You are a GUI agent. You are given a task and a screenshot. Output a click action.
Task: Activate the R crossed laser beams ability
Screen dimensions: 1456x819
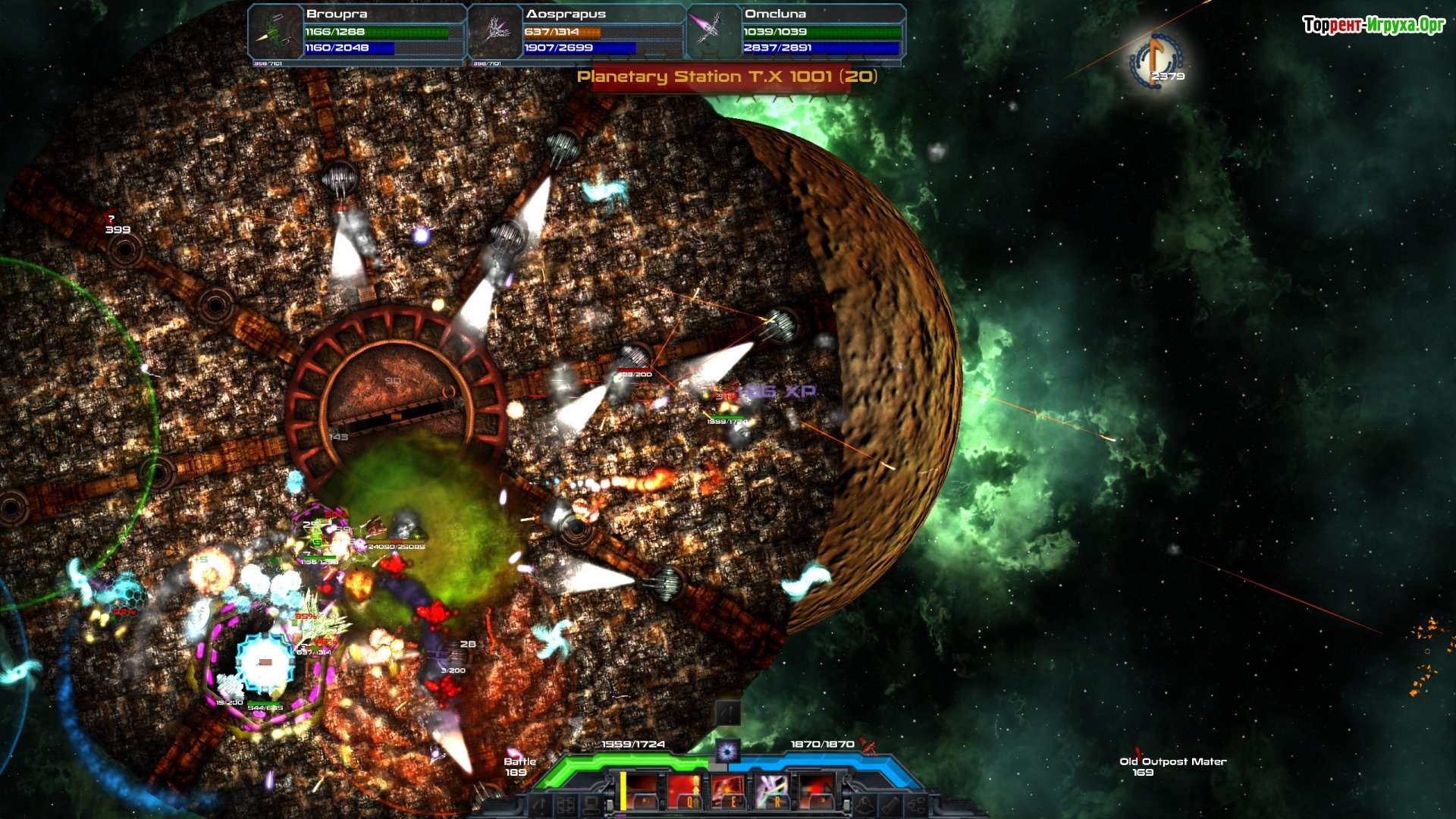[773, 791]
